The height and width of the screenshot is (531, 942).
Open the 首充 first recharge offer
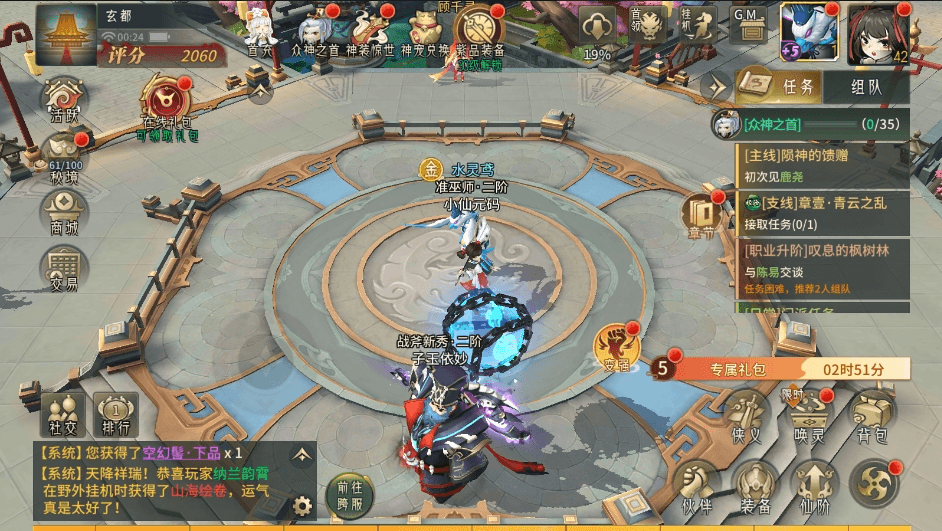260,28
